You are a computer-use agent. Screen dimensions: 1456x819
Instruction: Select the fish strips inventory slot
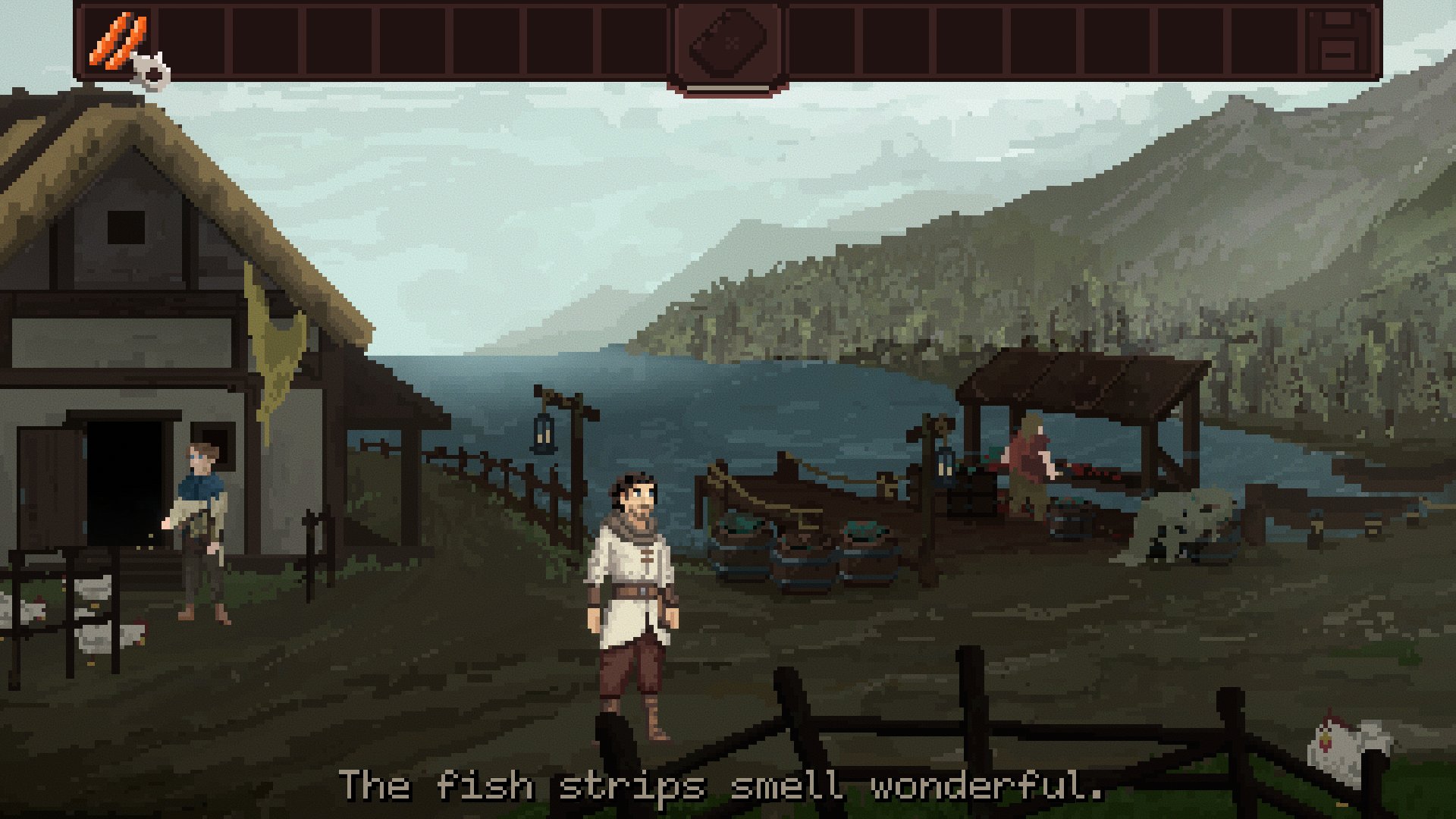point(118,41)
